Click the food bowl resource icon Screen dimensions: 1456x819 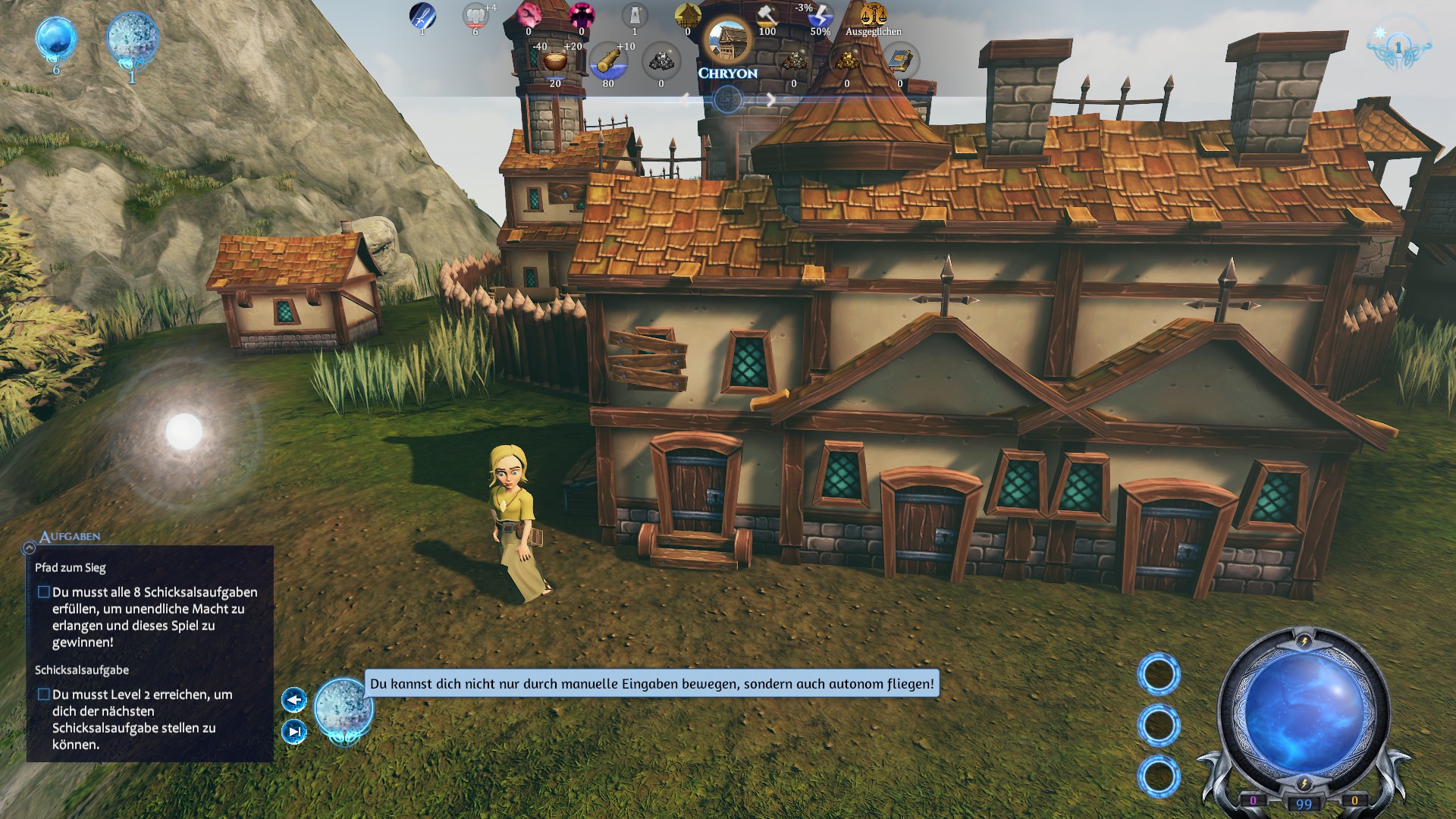(x=555, y=62)
